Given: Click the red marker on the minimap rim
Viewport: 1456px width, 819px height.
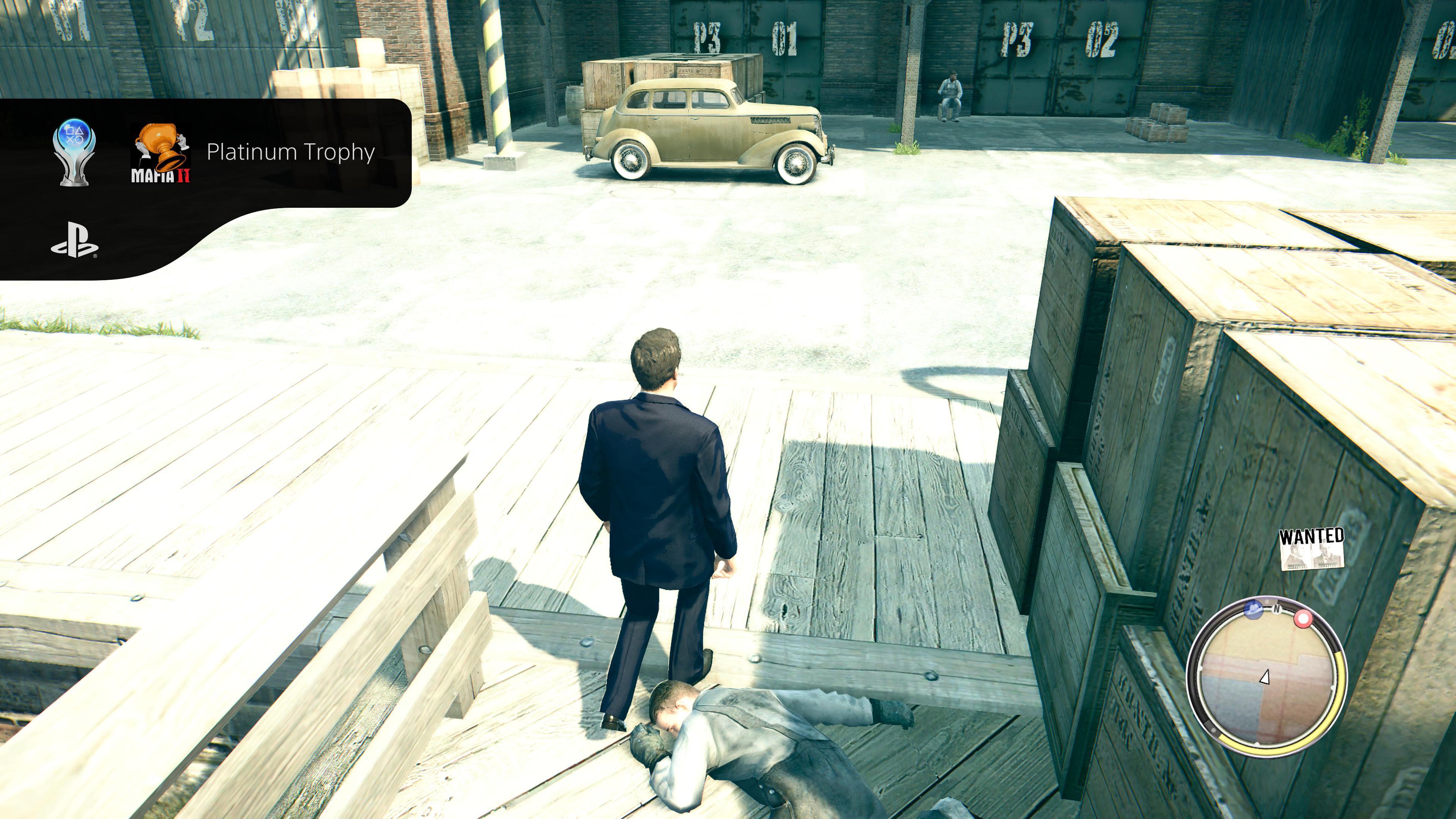Looking at the screenshot, I should 1304,619.
